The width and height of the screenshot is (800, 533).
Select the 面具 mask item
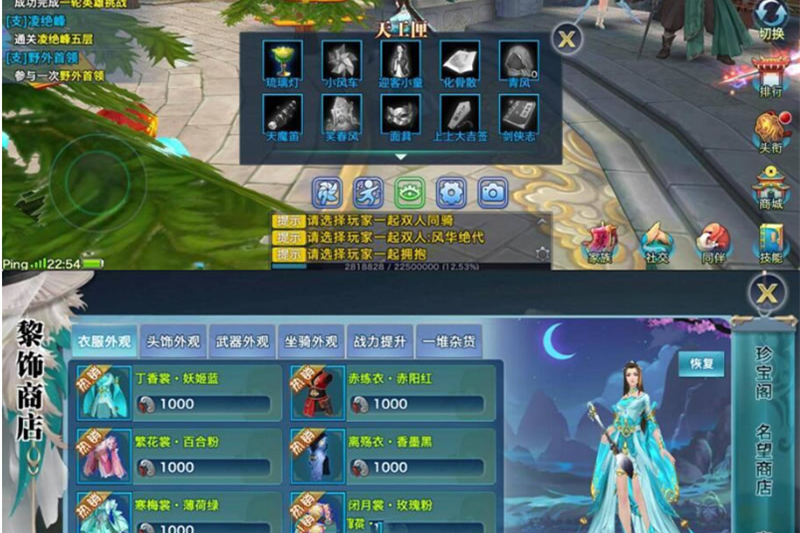(x=401, y=115)
